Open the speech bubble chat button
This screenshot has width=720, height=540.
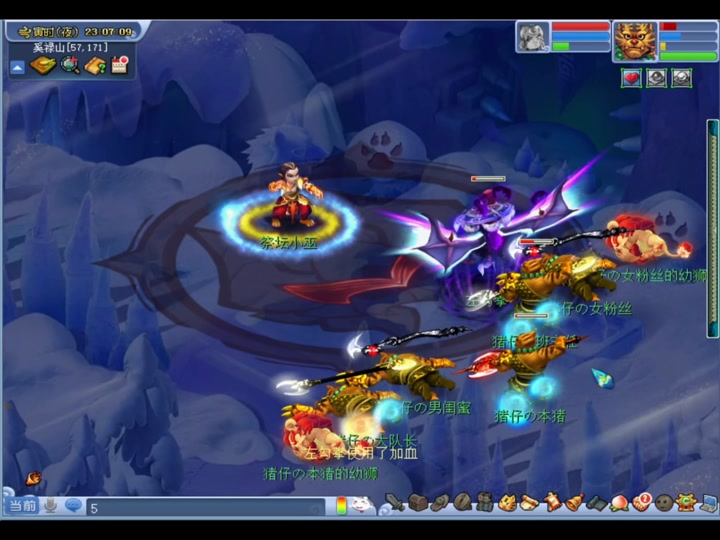(x=73, y=506)
